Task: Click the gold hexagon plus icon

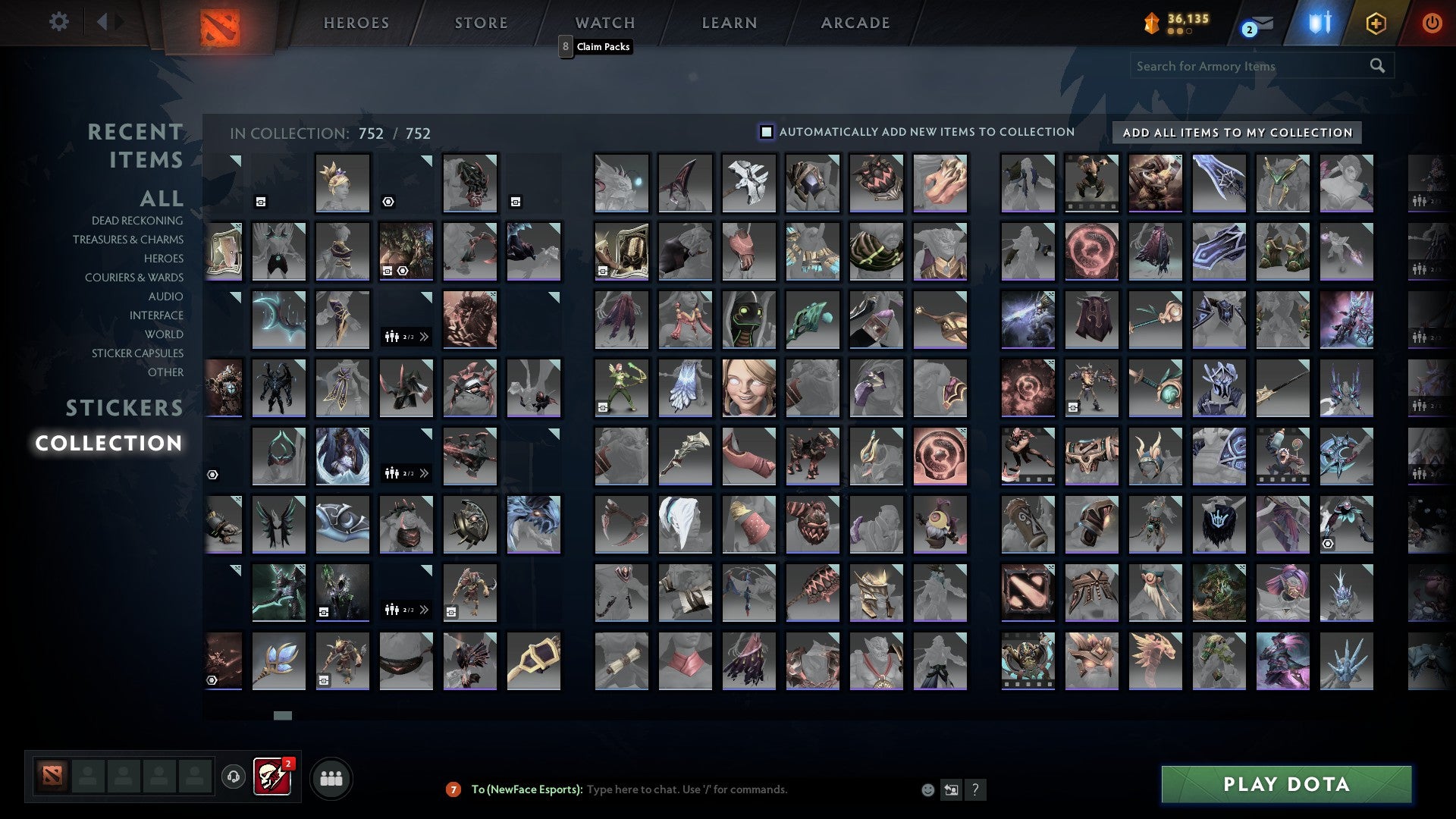Action: (1377, 24)
